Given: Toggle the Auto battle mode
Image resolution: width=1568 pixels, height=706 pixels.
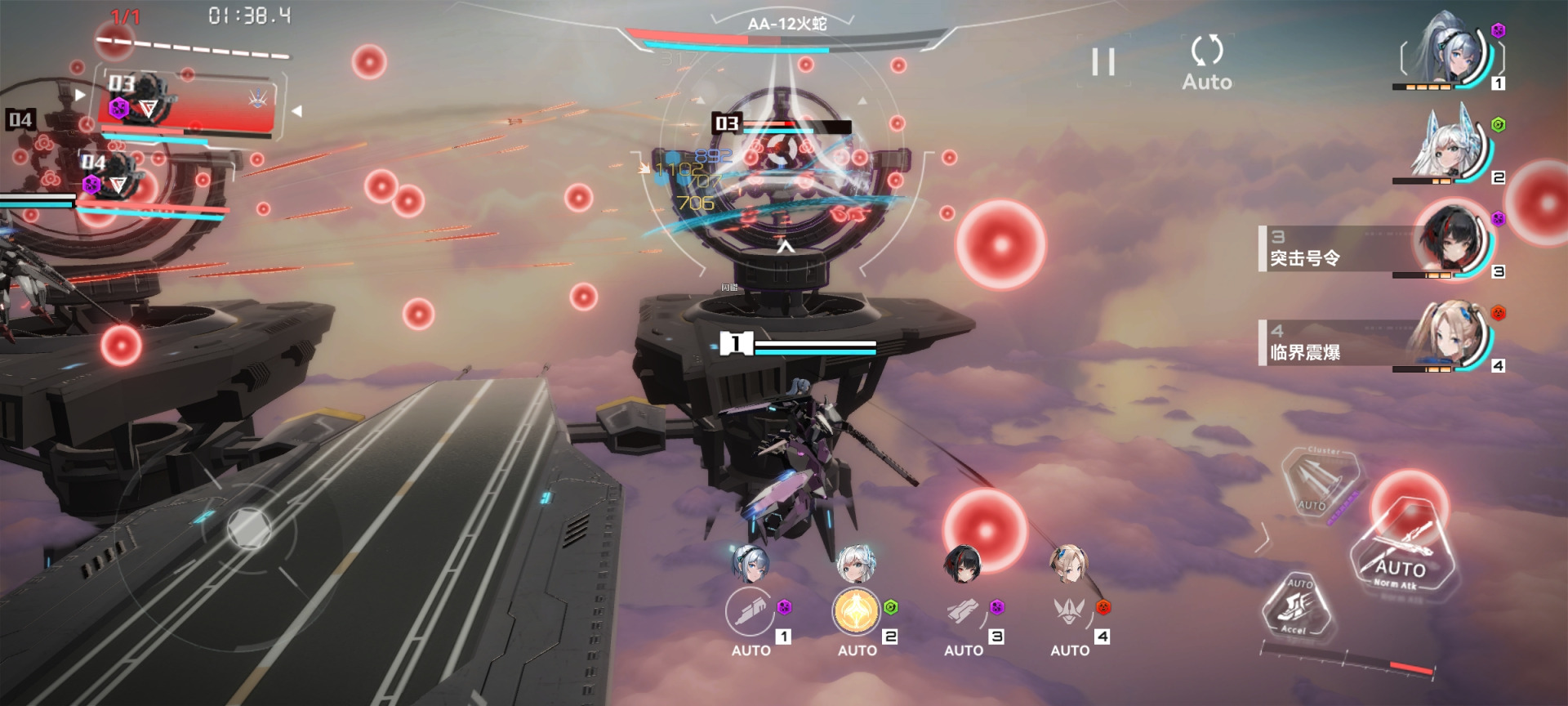Looking at the screenshot, I should pos(1206,62).
